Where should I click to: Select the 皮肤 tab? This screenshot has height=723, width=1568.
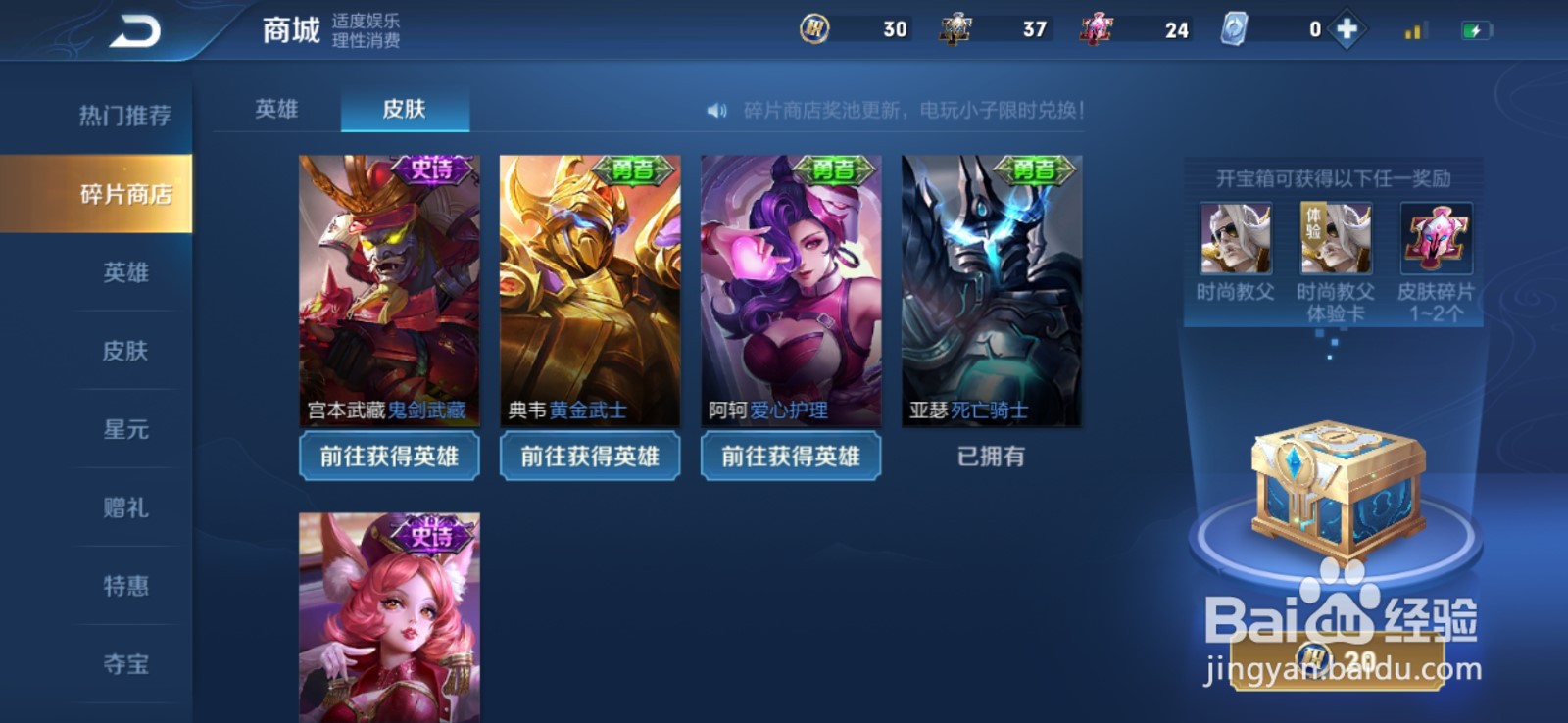tap(406, 111)
